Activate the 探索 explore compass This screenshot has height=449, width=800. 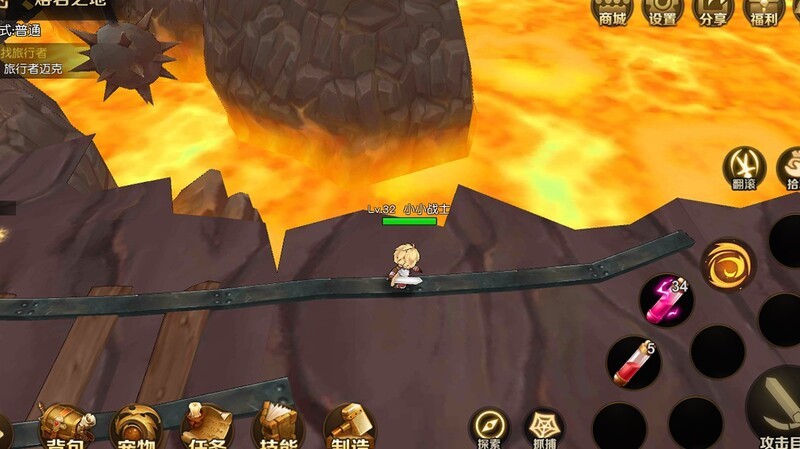489,428
